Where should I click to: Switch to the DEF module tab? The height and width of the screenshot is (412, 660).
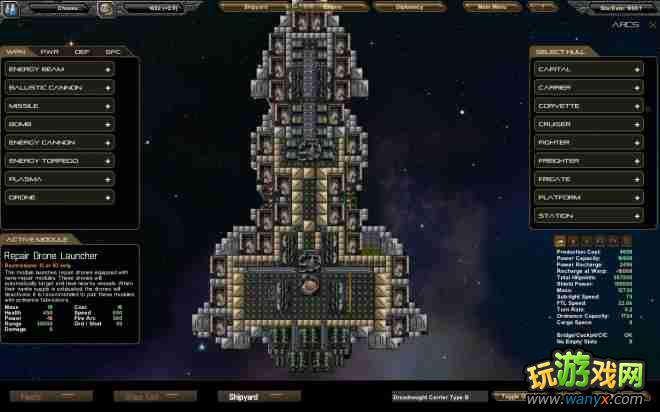pyautogui.click(x=82, y=51)
